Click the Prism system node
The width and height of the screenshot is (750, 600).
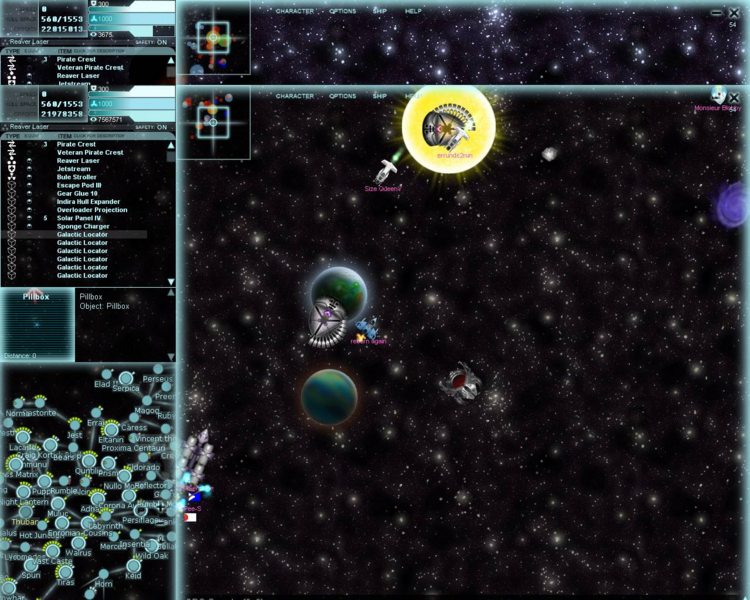coord(109,463)
